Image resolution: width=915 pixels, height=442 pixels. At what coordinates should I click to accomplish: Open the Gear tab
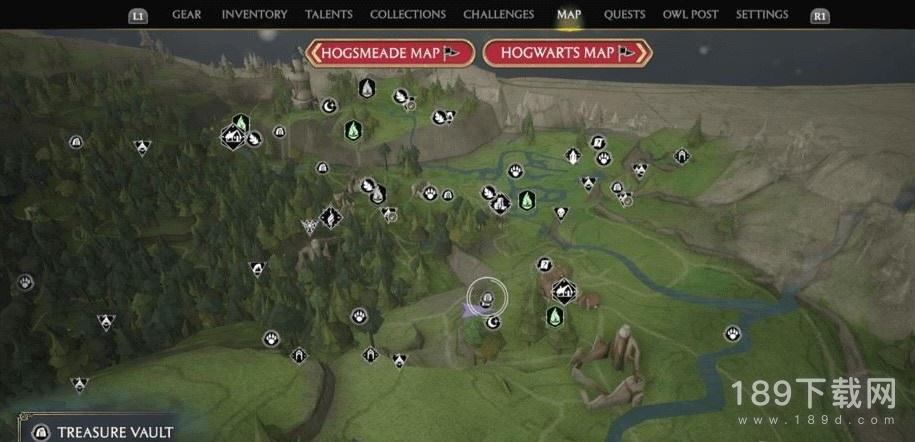(x=186, y=15)
